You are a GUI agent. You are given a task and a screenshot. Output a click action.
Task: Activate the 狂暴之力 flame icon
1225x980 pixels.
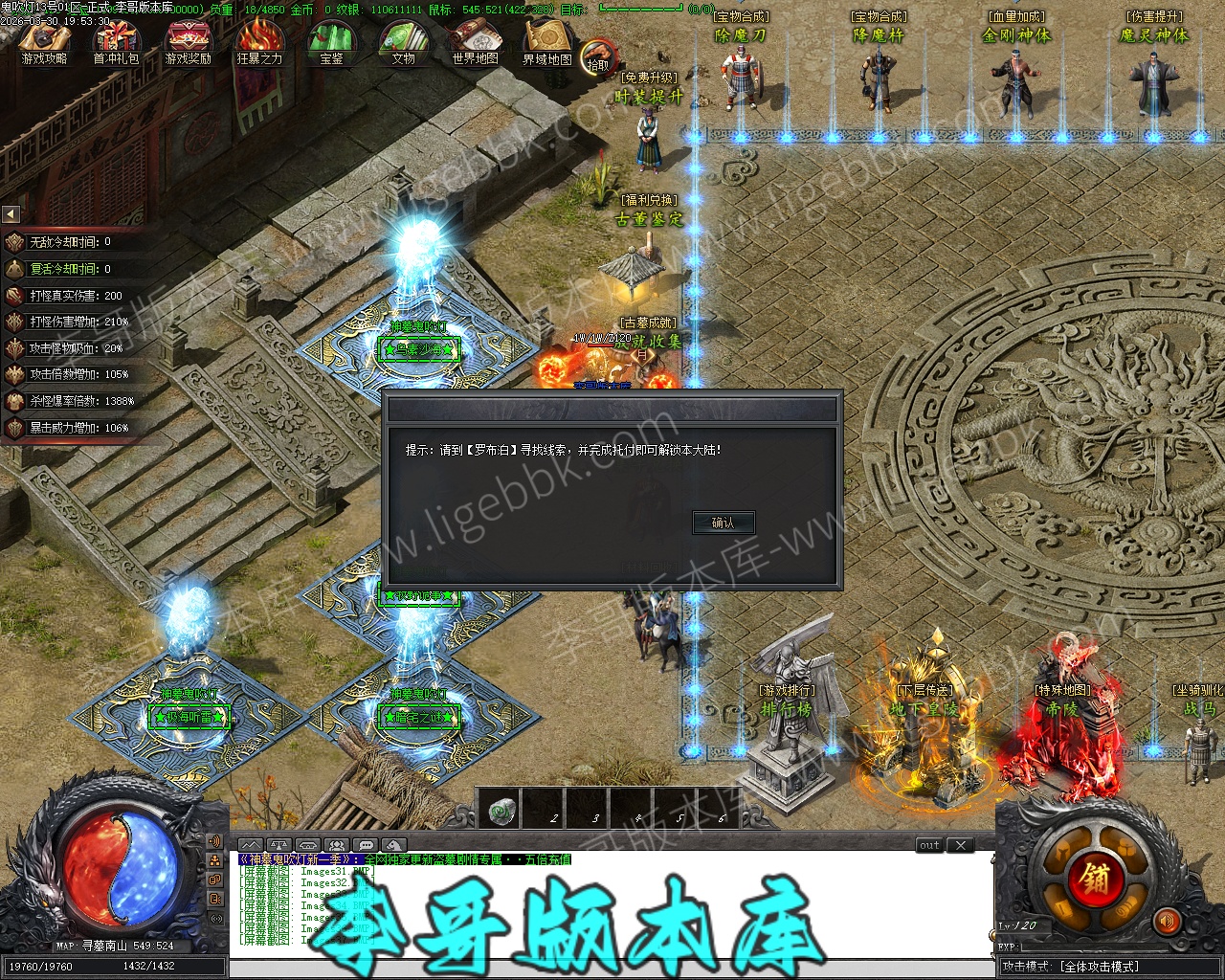pyautogui.click(x=259, y=42)
